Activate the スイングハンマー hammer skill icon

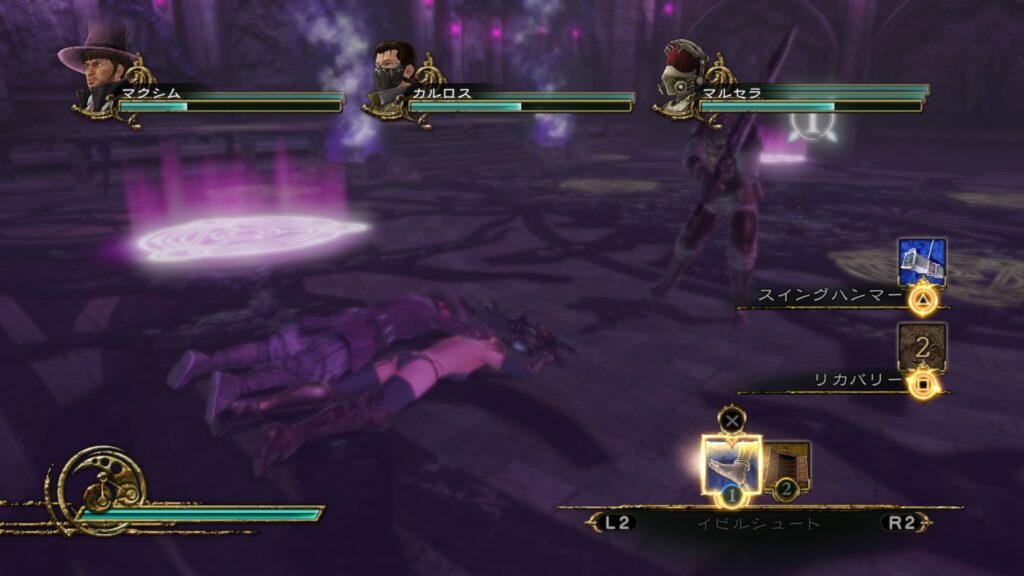(921, 263)
